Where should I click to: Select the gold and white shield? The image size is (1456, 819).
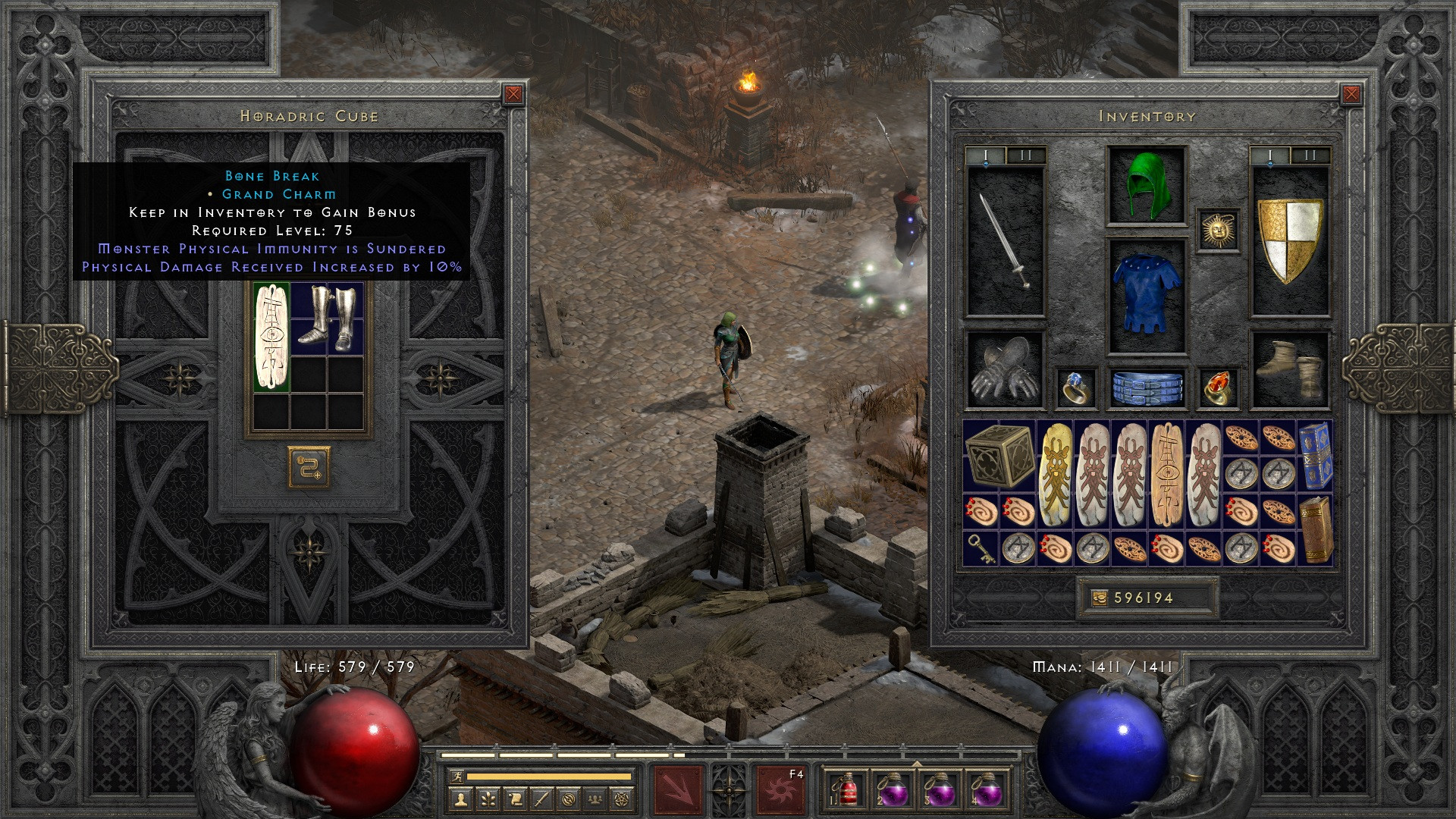click(1290, 240)
